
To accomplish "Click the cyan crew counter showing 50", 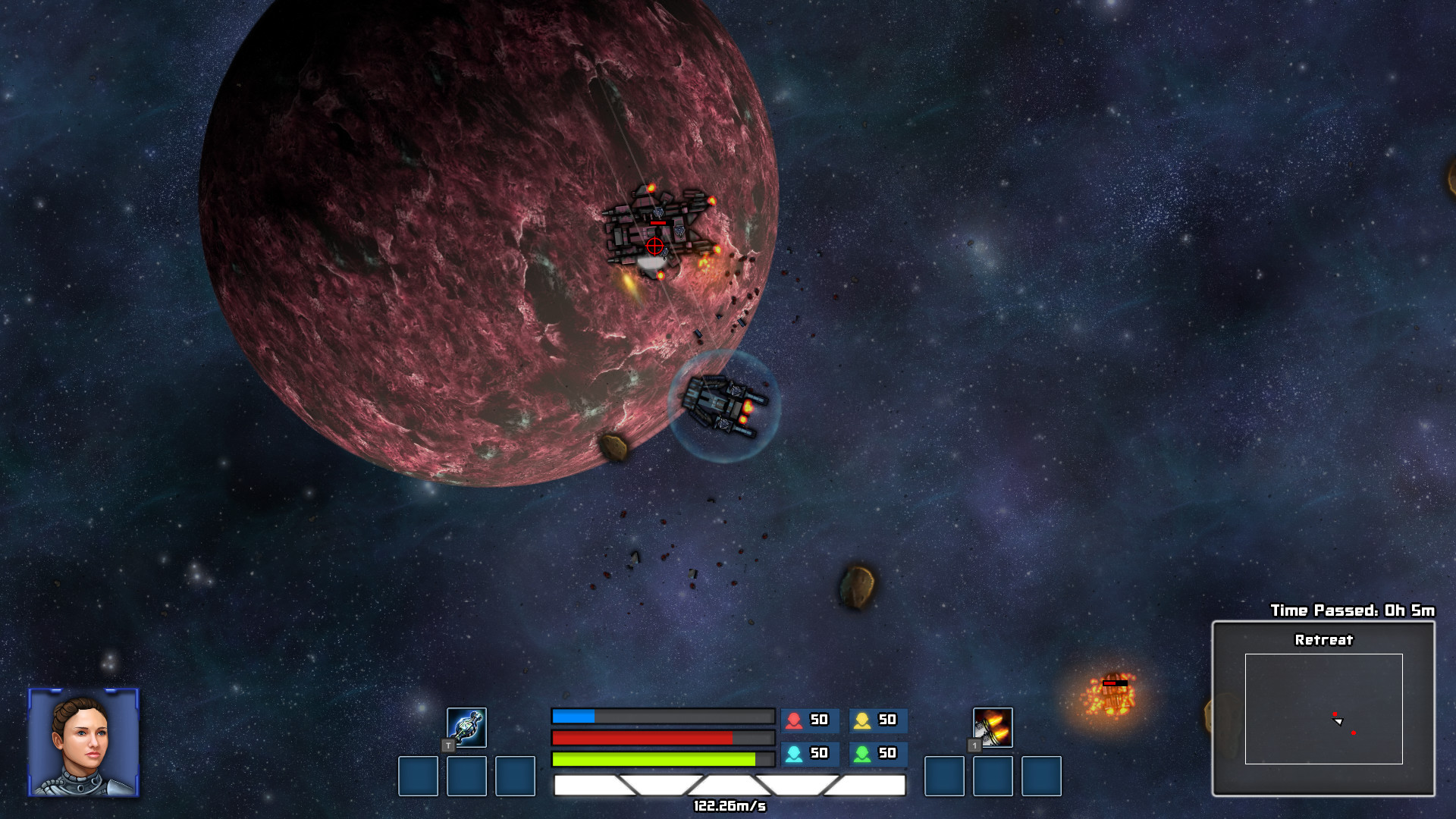I will pos(808,754).
